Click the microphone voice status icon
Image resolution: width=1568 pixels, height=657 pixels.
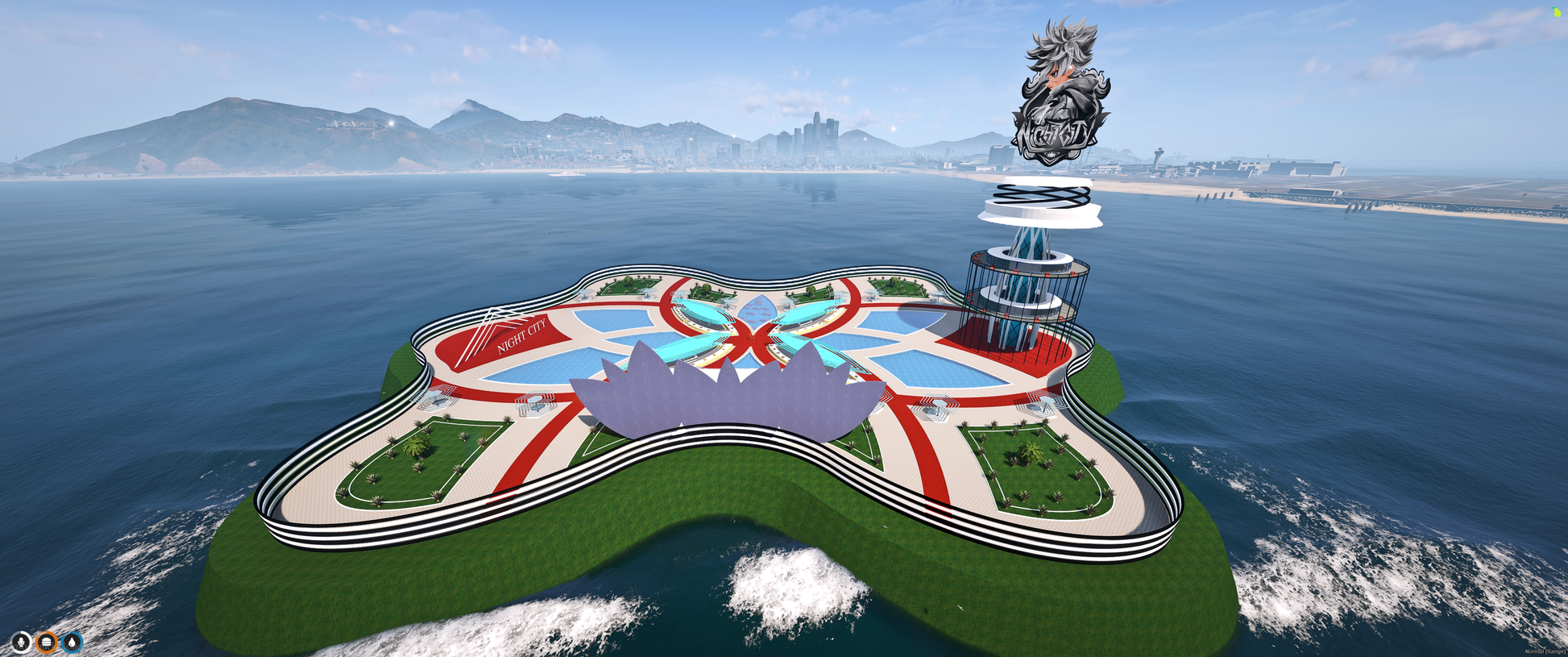pos(22,642)
